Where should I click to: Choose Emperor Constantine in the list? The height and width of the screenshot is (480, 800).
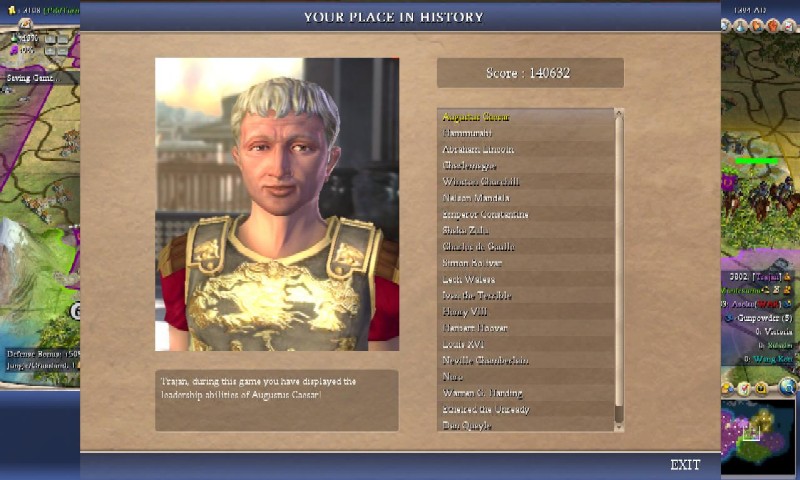pyautogui.click(x=485, y=214)
